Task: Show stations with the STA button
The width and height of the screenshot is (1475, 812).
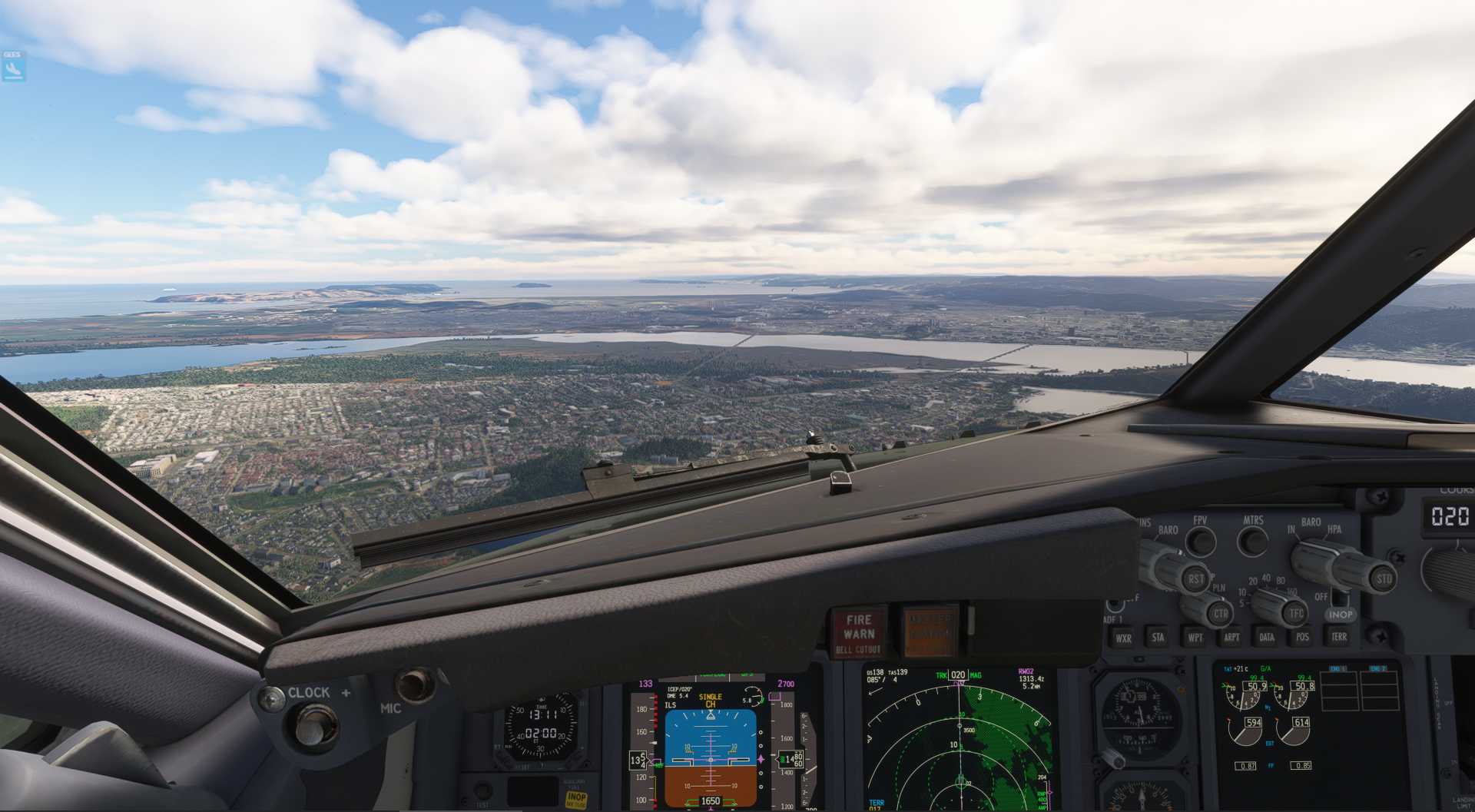Action: pos(1158,637)
